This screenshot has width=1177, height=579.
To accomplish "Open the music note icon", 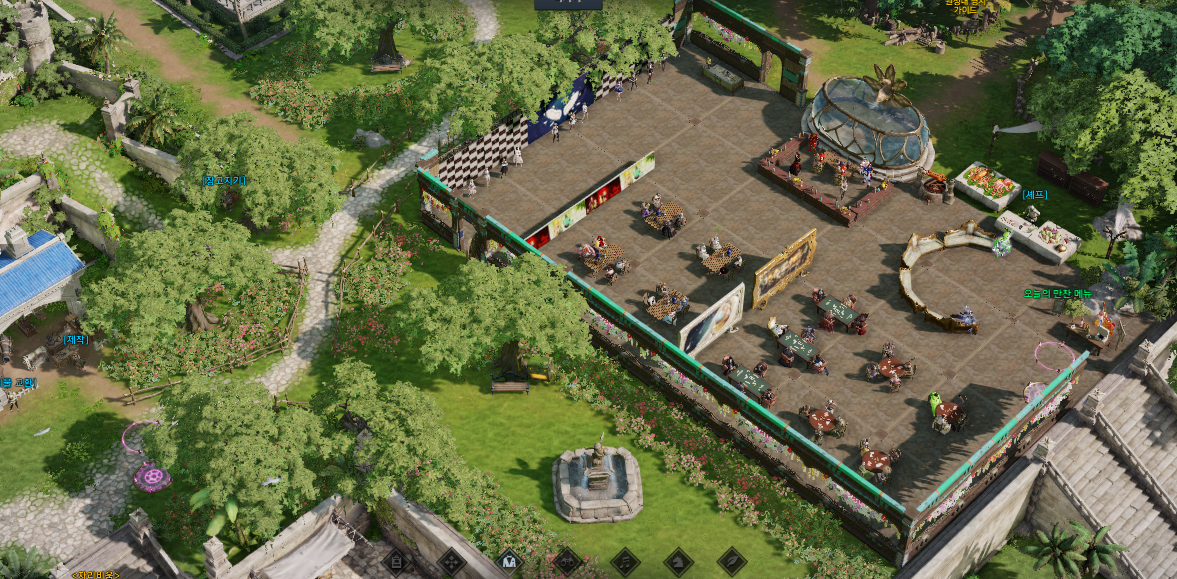I will click(625, 561).
